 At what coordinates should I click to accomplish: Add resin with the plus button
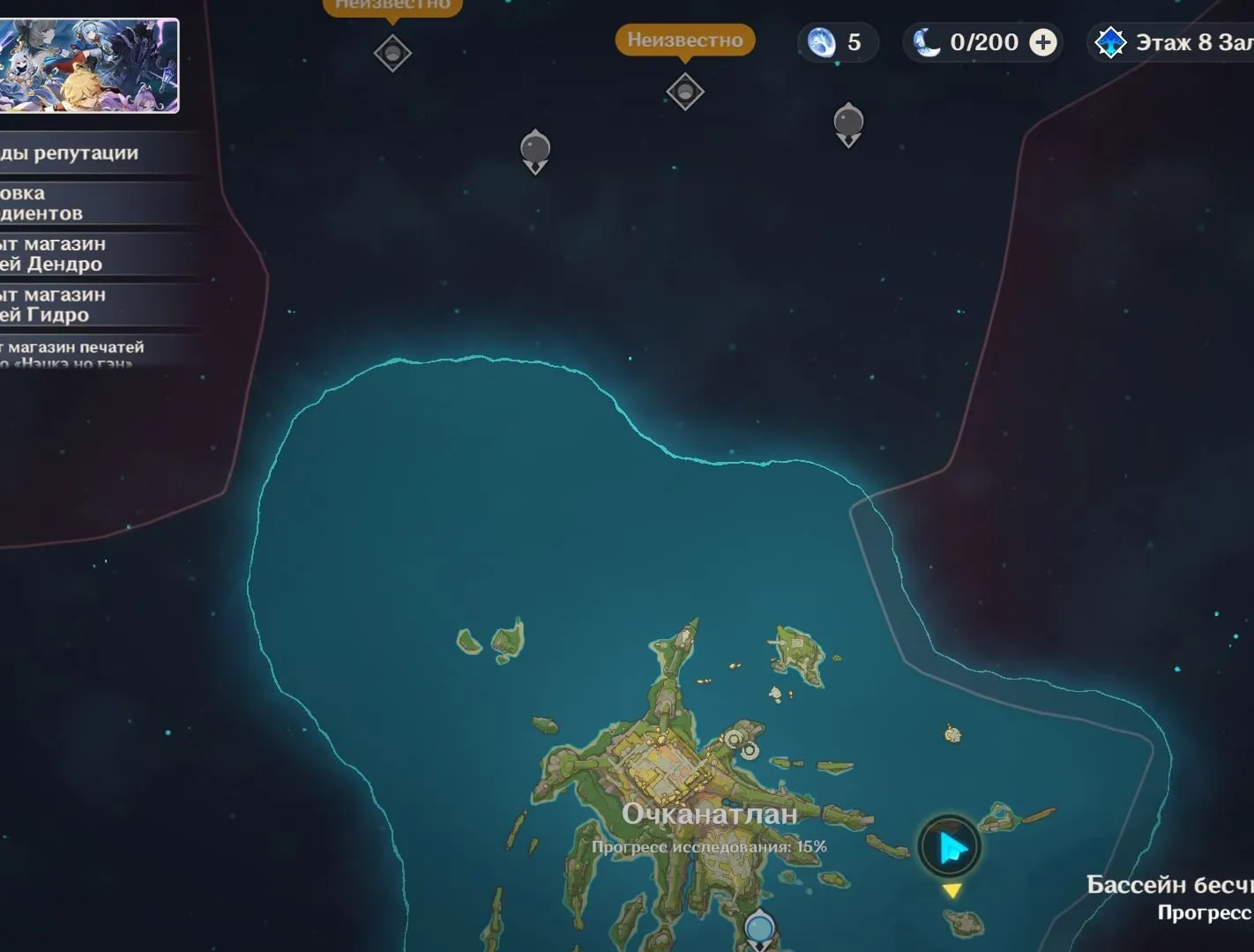[x=1042, y=42]
